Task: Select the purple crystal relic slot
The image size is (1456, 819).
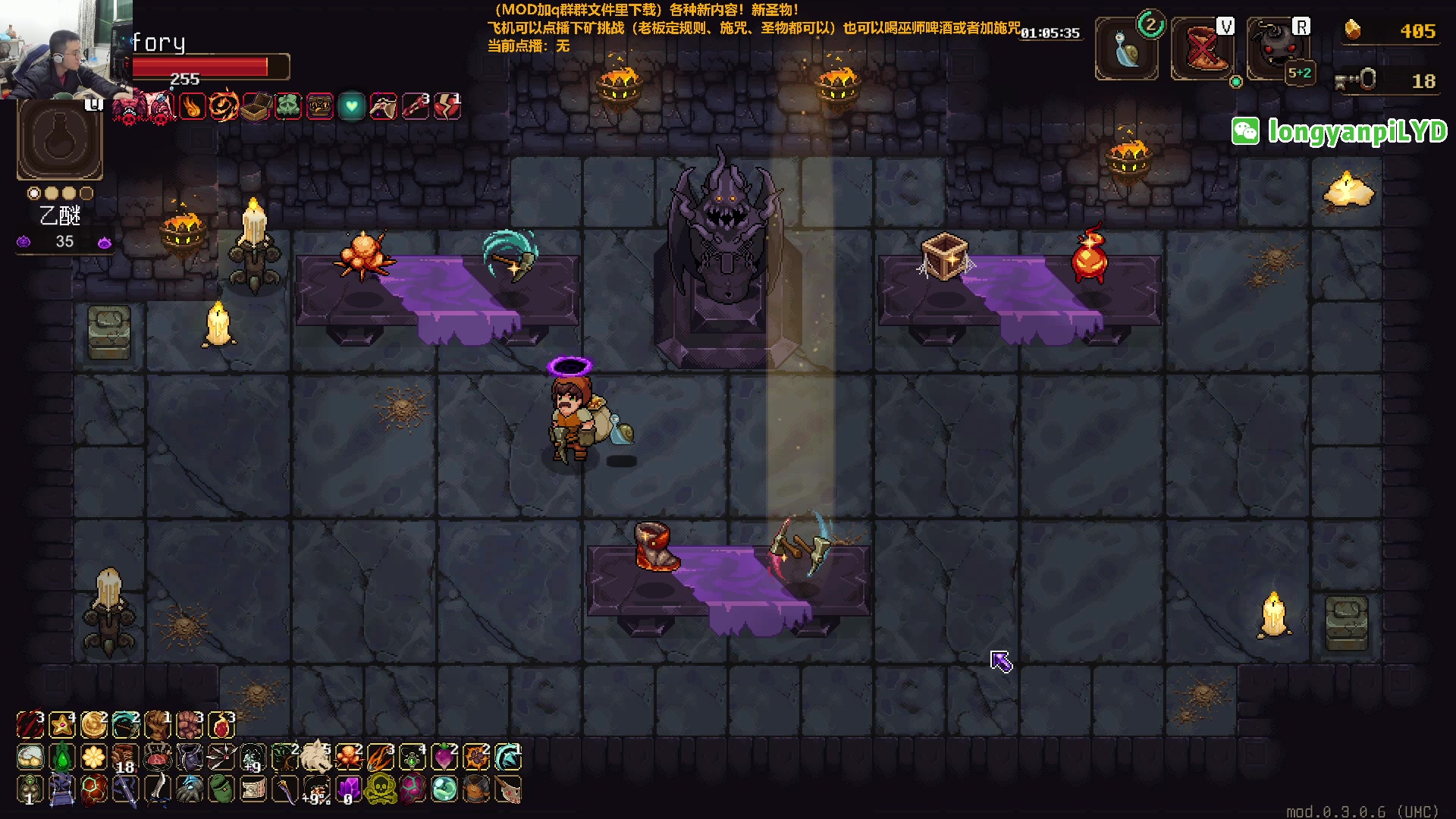Action: 348,789
